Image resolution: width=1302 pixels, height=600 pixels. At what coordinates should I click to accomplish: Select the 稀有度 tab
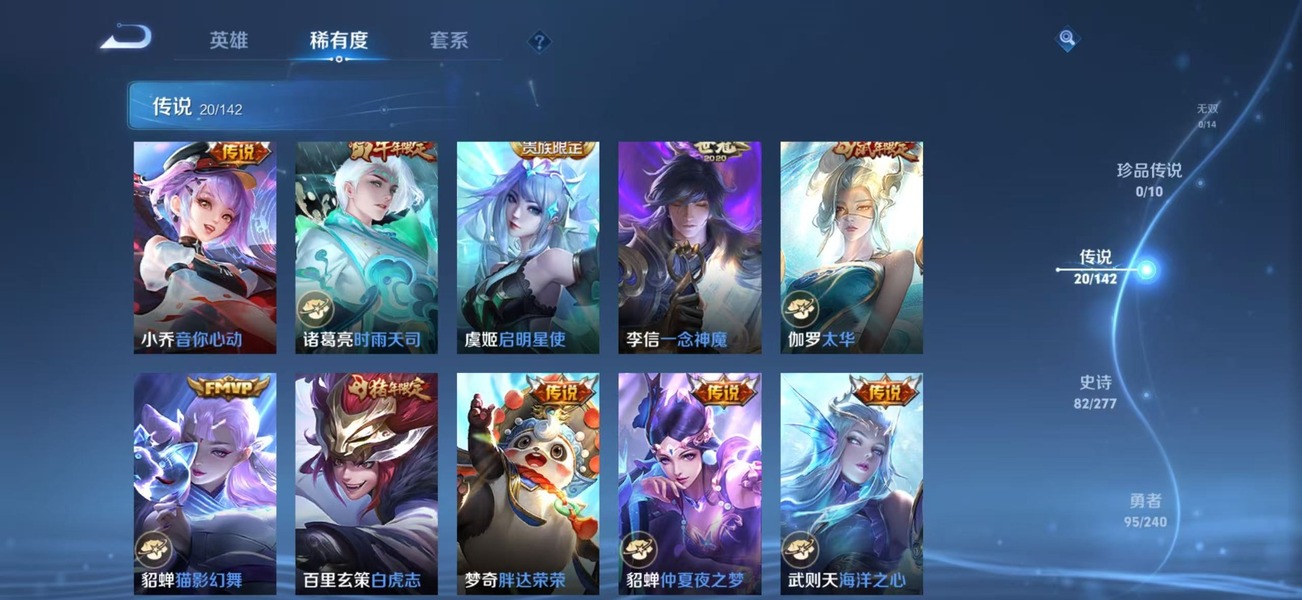coord(339,41)
